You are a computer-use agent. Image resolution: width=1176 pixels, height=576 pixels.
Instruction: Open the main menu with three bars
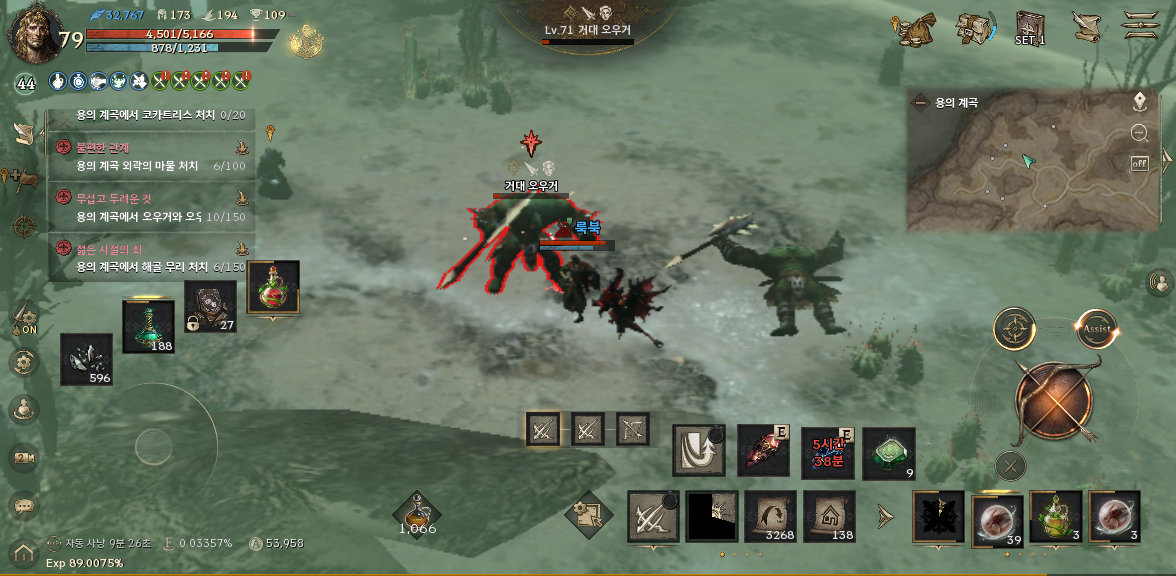[x=1139, y=26]
